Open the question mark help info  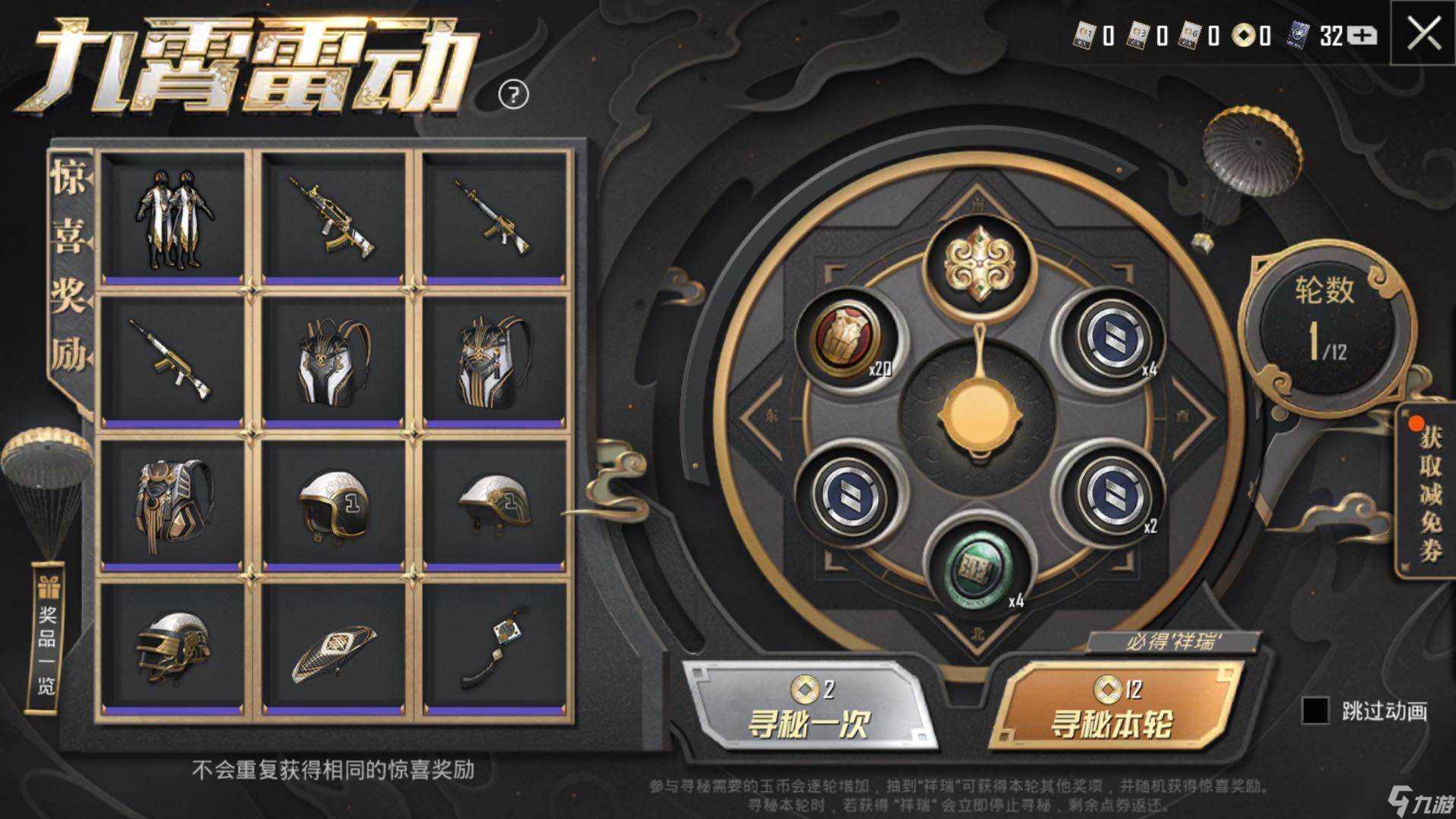[x=513, y=95]
